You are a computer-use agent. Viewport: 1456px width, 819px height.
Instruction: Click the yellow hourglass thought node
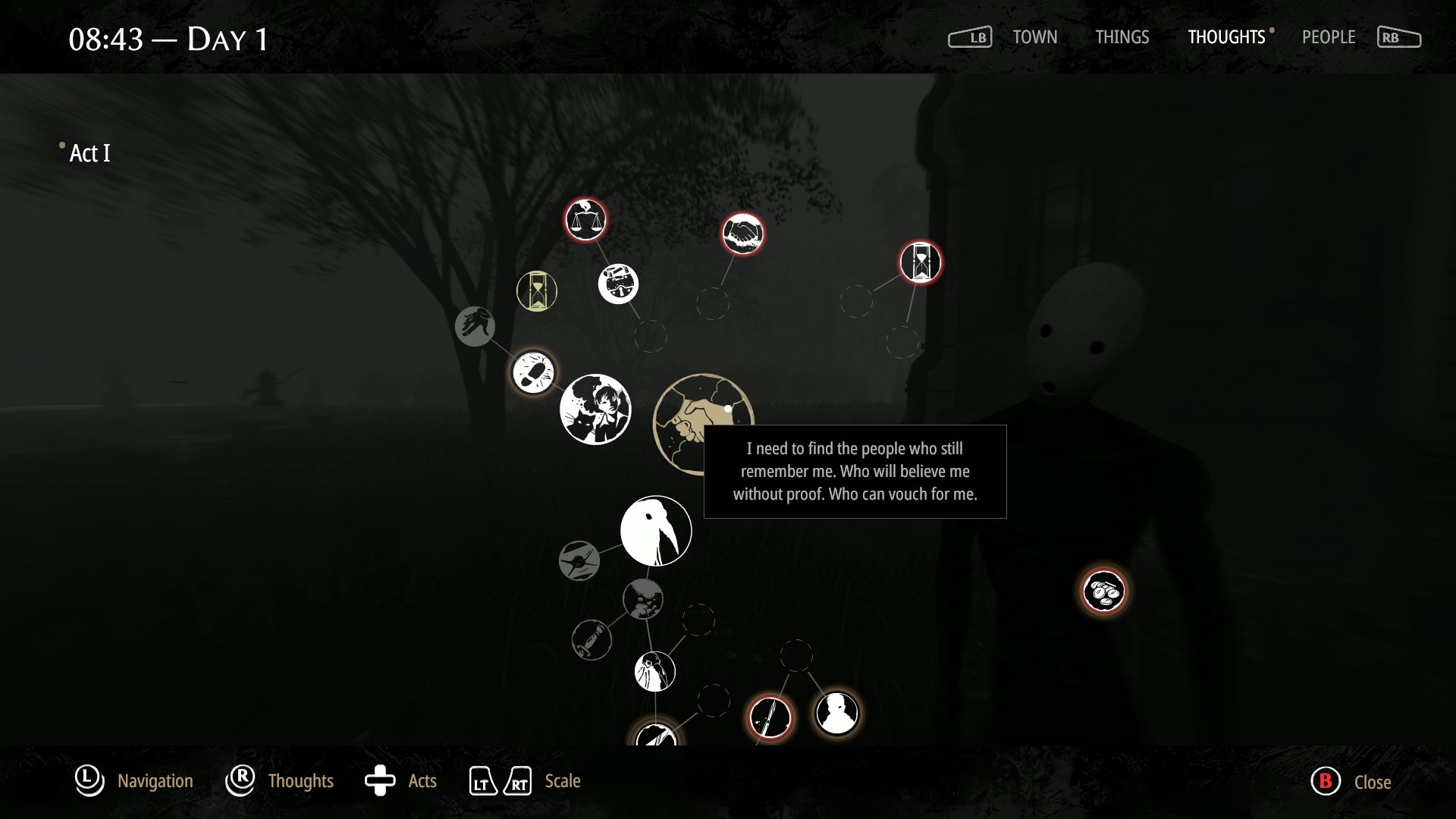pyautogui.click(x=536, y=291)
